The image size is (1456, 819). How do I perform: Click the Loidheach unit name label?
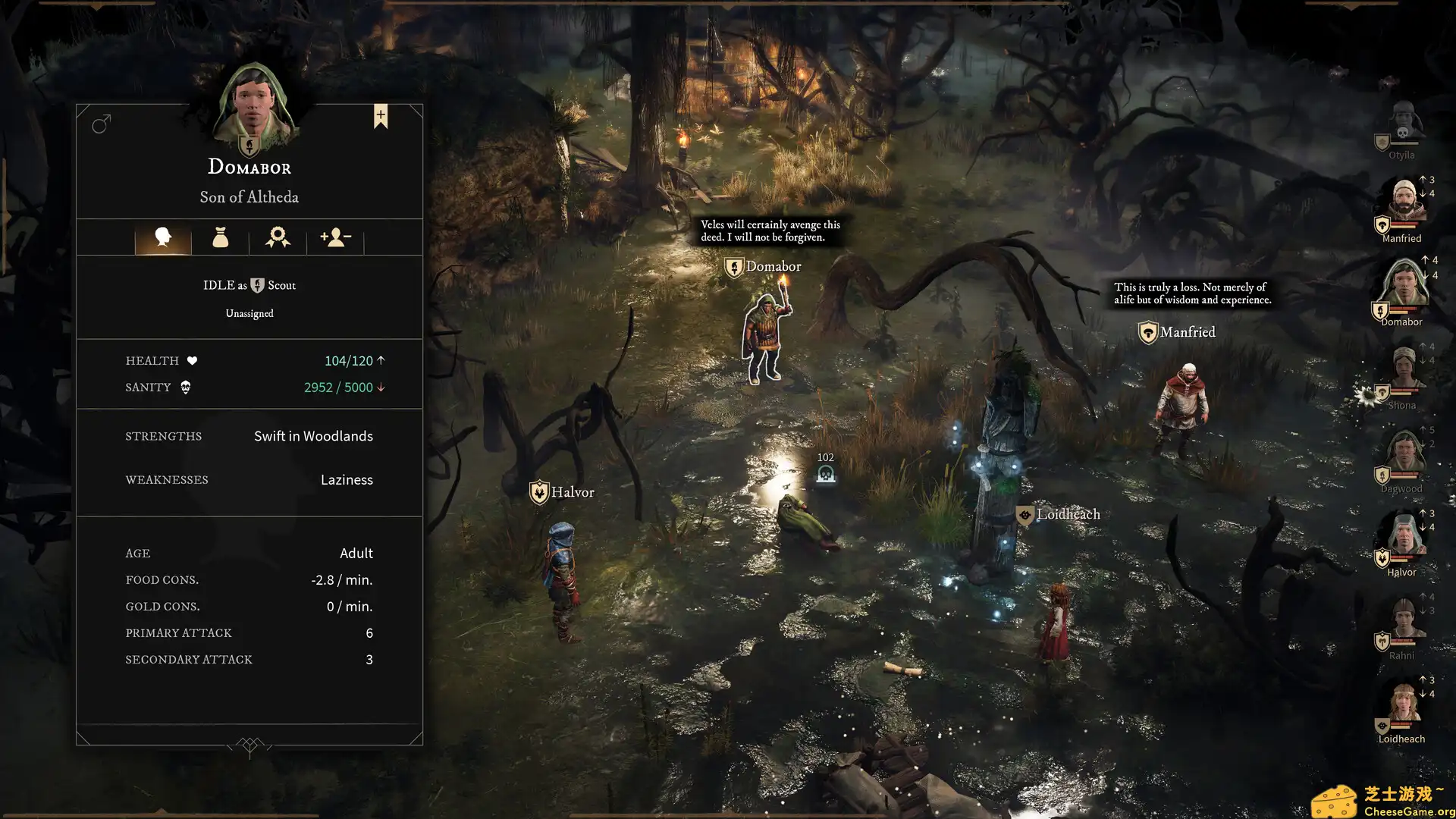point(1067,514)
